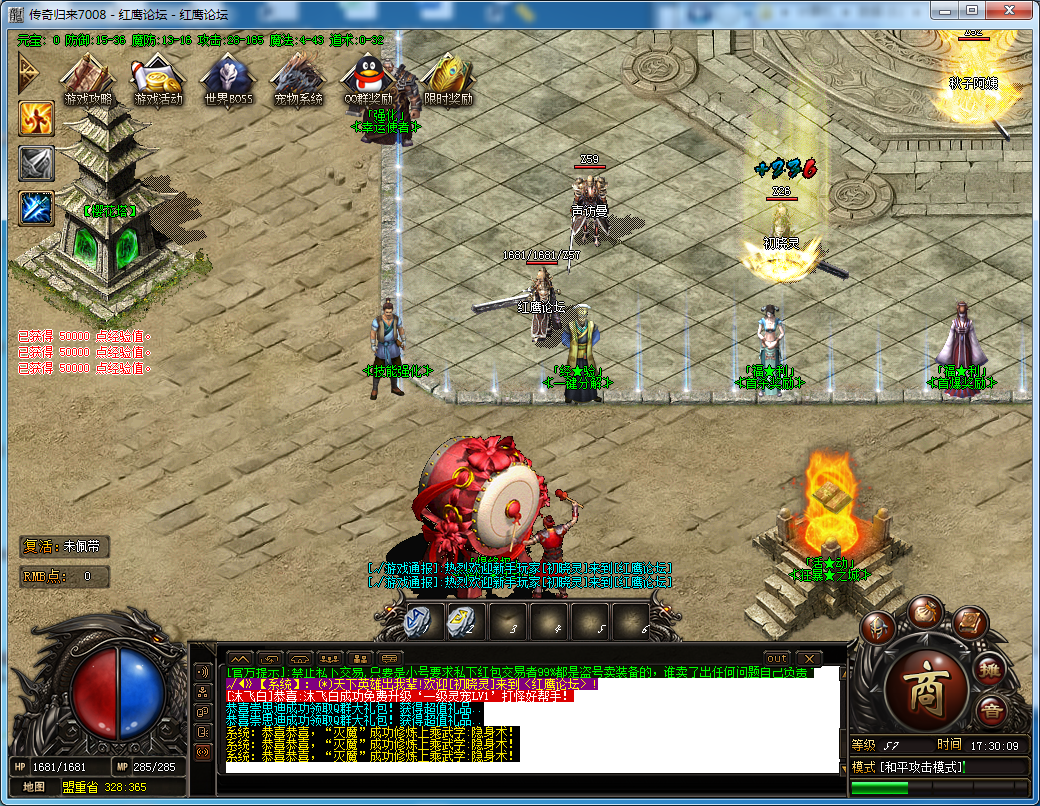The width and height of the screenshot is (1040, 806).
Task: Use the item in hotbar slot 2
Action: [x=462, y=622]
